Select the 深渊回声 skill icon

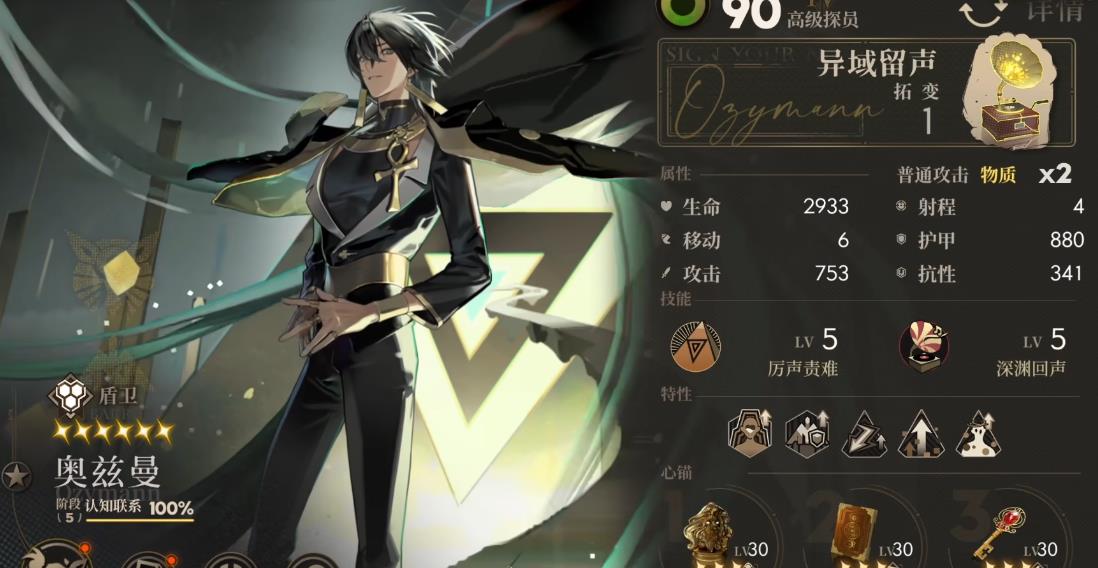click(924, 344)
